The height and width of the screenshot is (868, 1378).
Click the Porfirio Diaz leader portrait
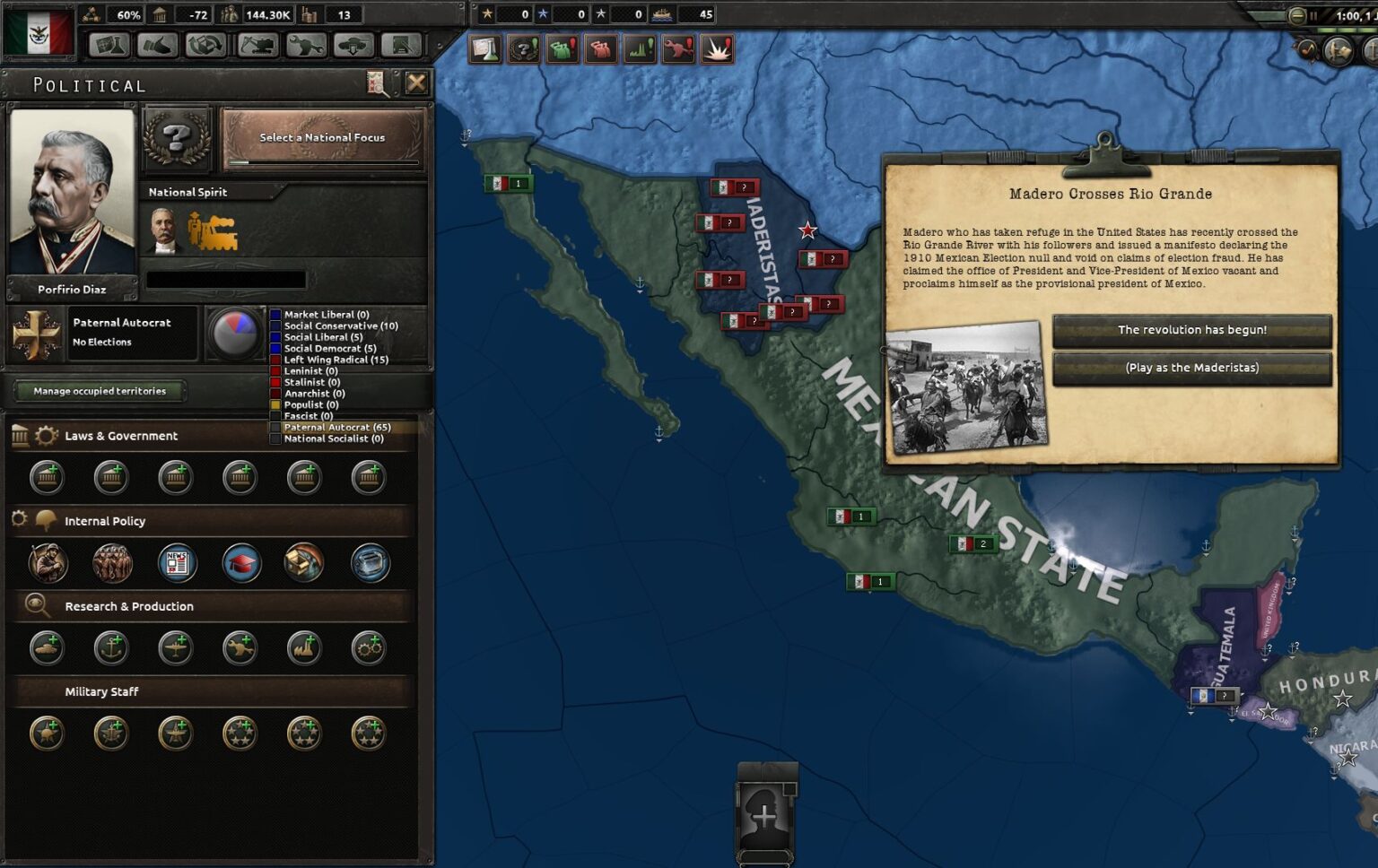(x=72, y=193)
